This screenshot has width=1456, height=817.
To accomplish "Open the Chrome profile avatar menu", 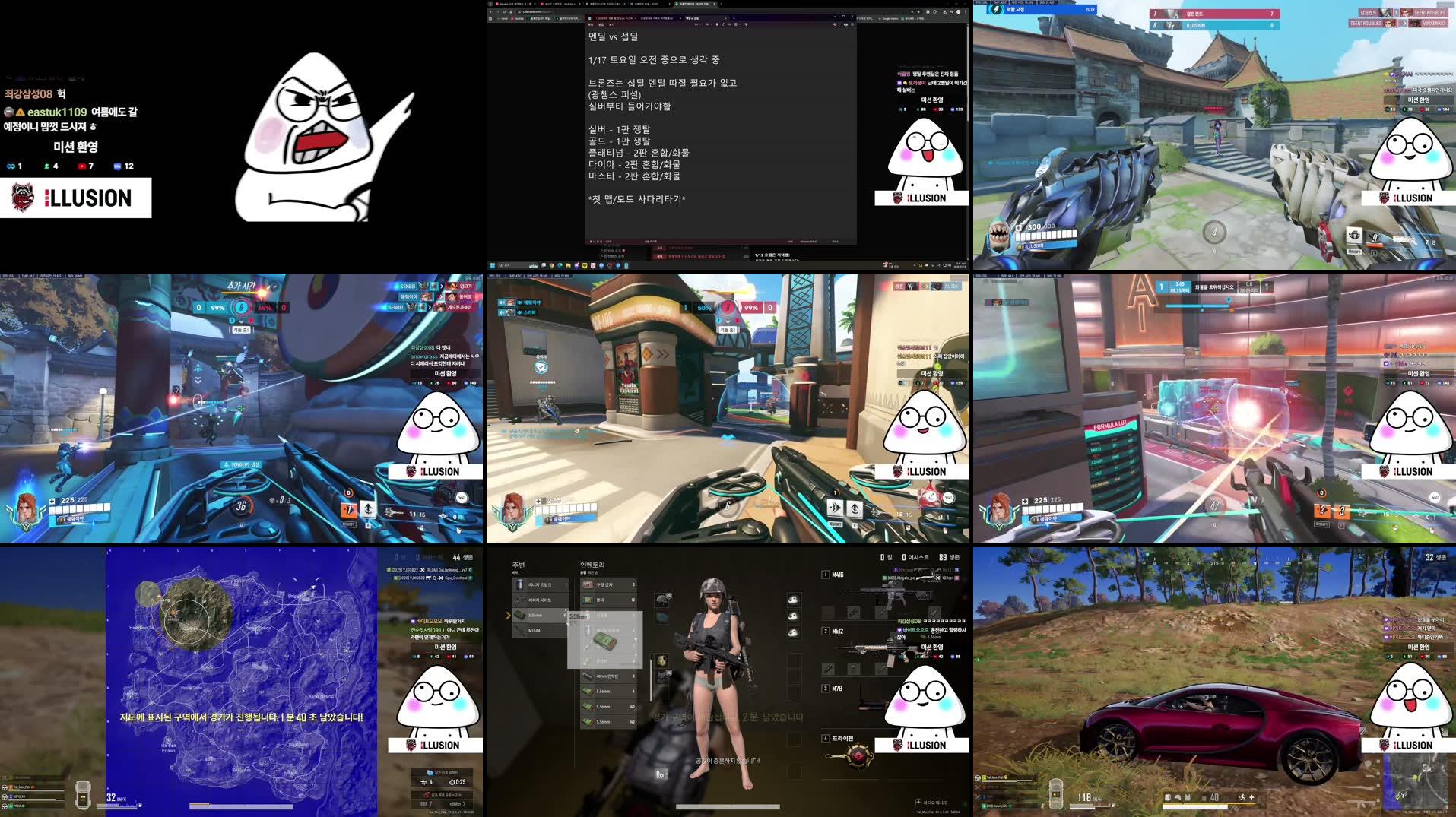I will coord(959,12).
